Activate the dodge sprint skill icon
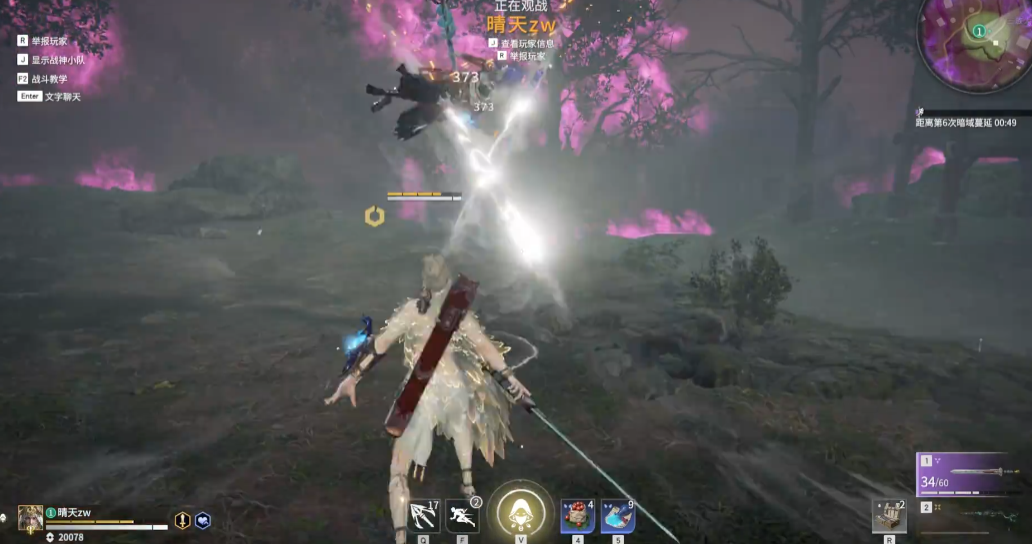Screen dimensions: 1032x544 (x=462, y=516)
